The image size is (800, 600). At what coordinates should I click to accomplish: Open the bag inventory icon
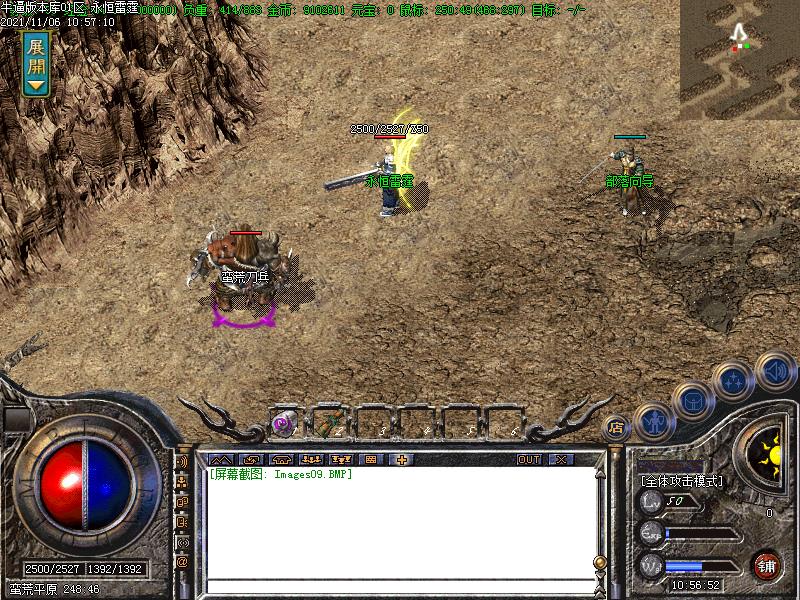[692, 401]
